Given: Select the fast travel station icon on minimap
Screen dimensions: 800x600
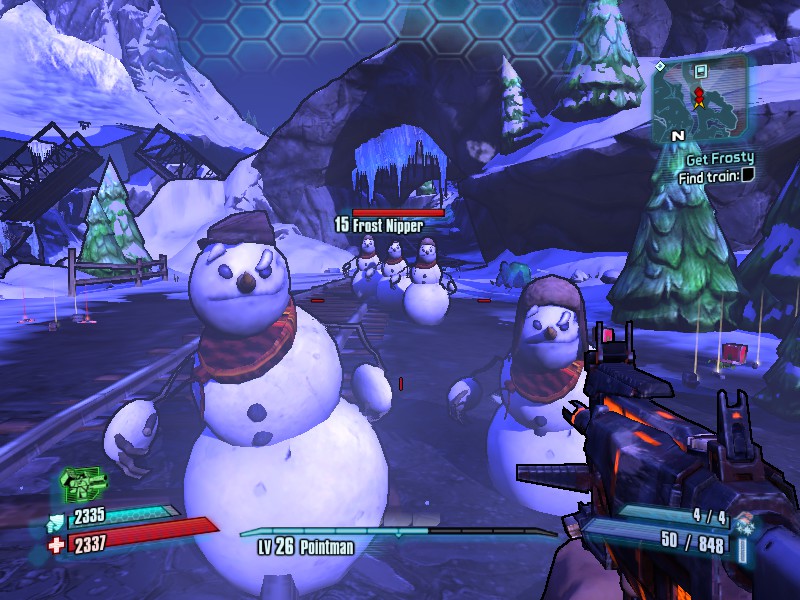Looking at the screenshot, I should click(702, 71).
